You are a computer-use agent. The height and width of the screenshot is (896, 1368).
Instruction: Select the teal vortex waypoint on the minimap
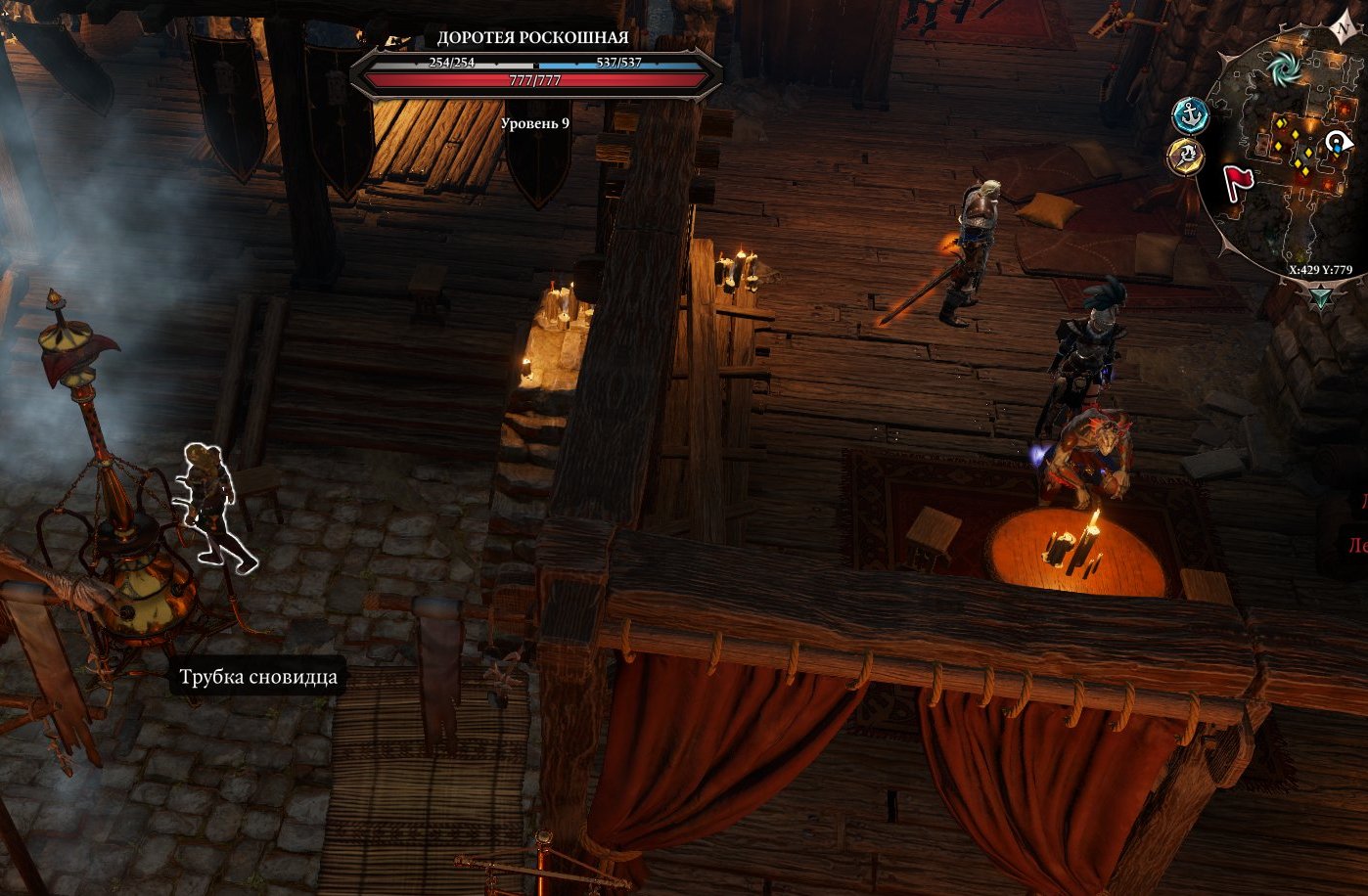click(x=1286, y=68)
